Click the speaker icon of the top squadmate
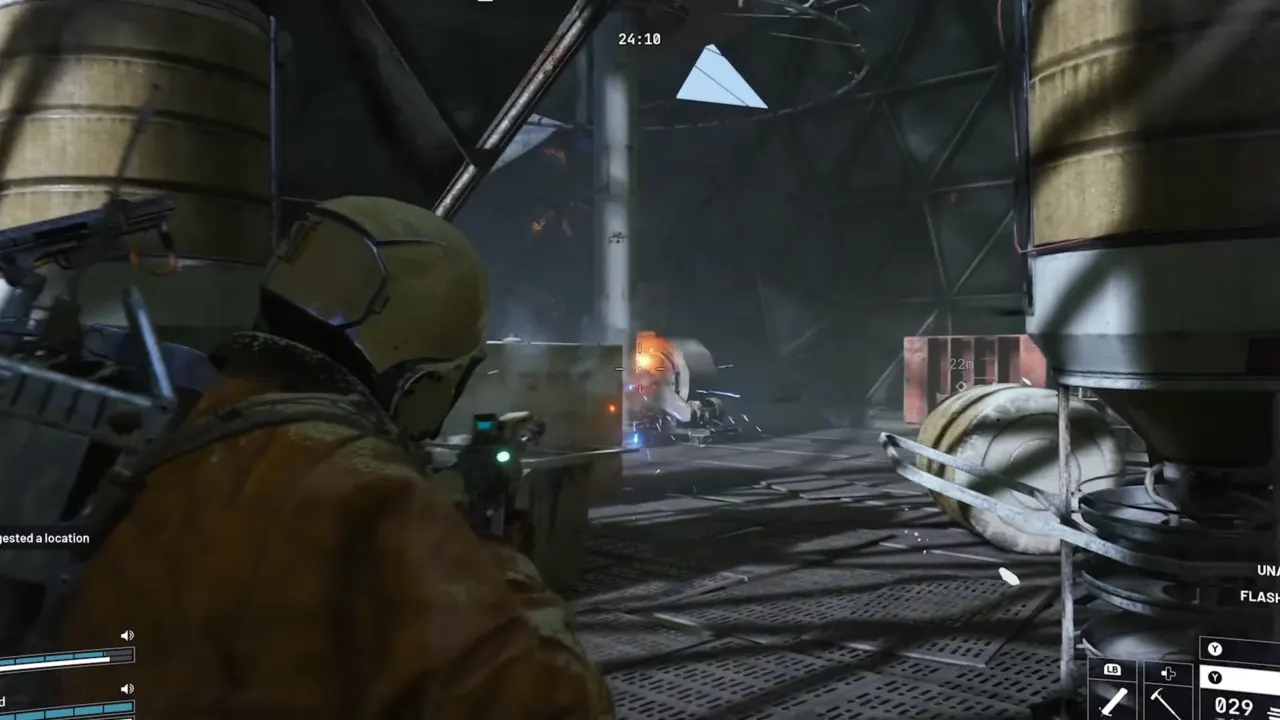Image resolution: width=1280 pixels, height=720 pixels. tap(126, 634)
